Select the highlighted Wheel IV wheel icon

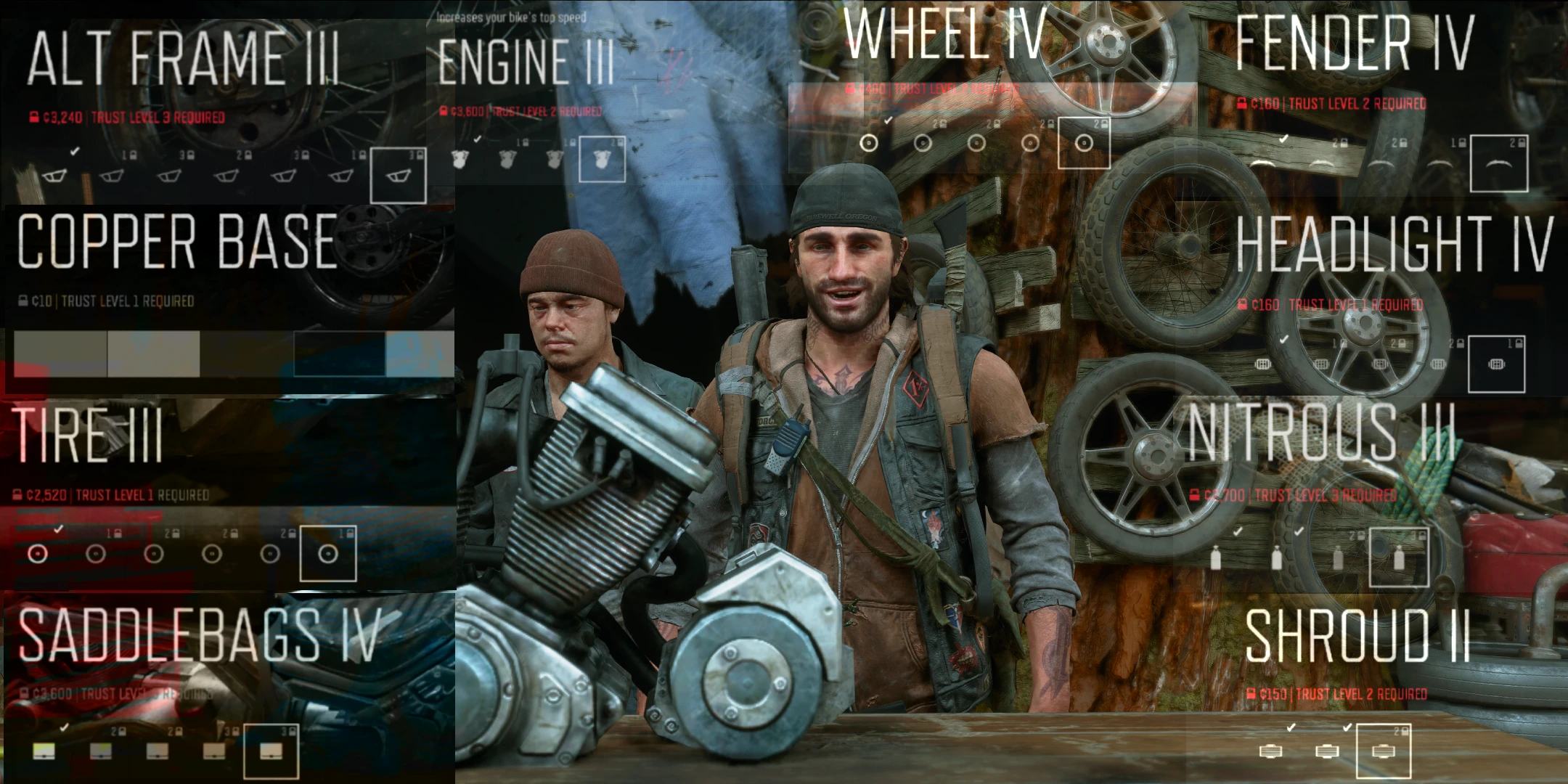[1085, 143]
